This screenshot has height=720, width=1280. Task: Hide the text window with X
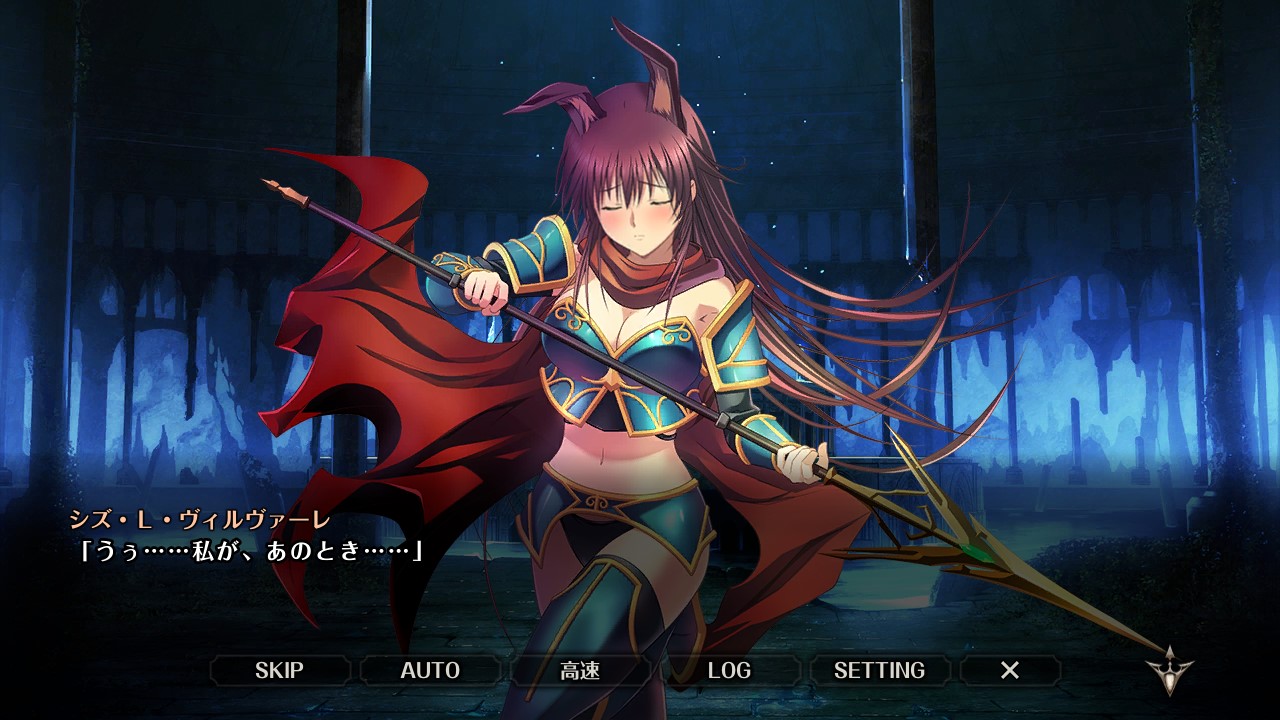[x=1010, y=670]
